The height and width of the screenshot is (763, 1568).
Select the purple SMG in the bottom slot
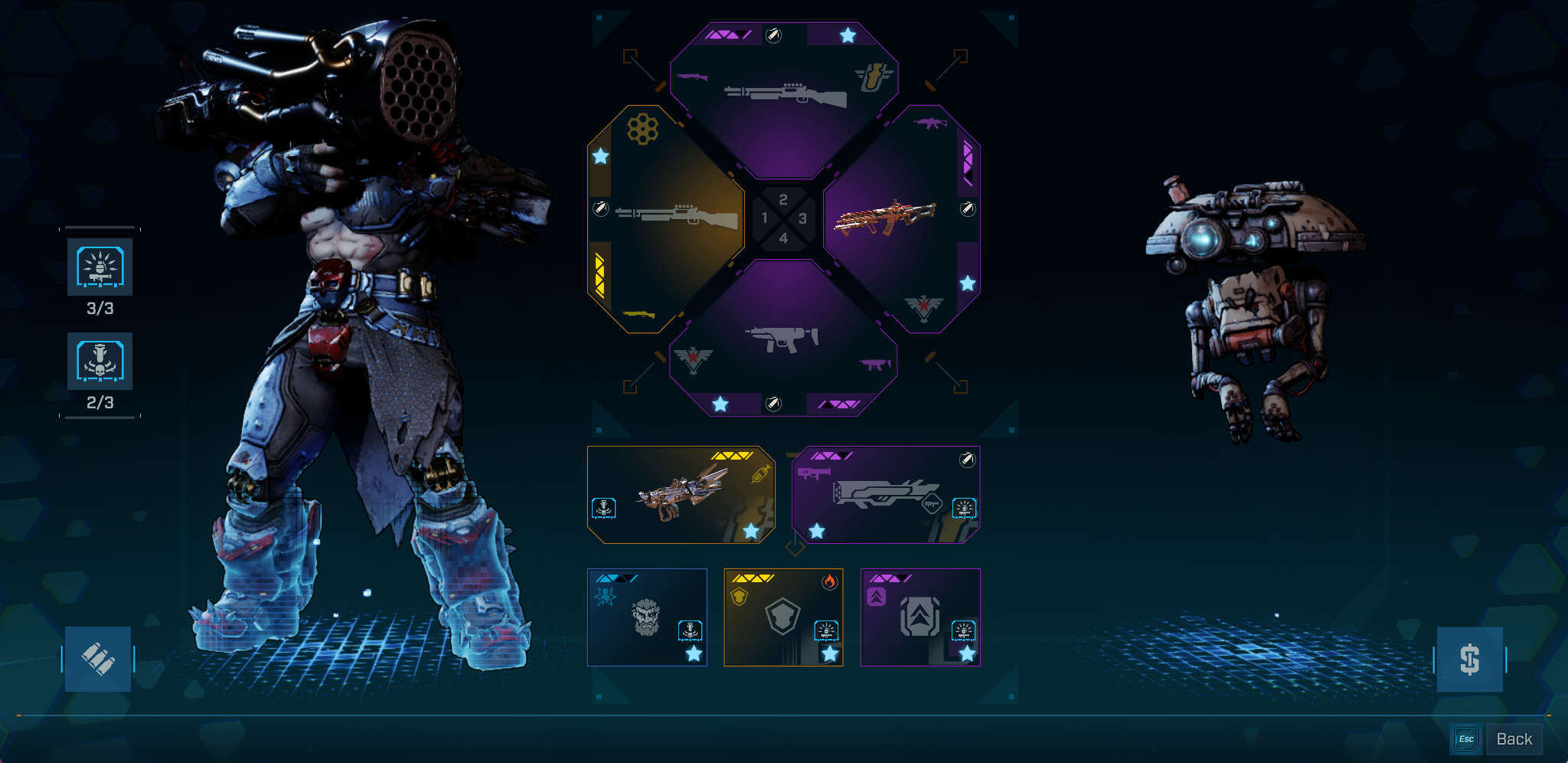point(782,337)
